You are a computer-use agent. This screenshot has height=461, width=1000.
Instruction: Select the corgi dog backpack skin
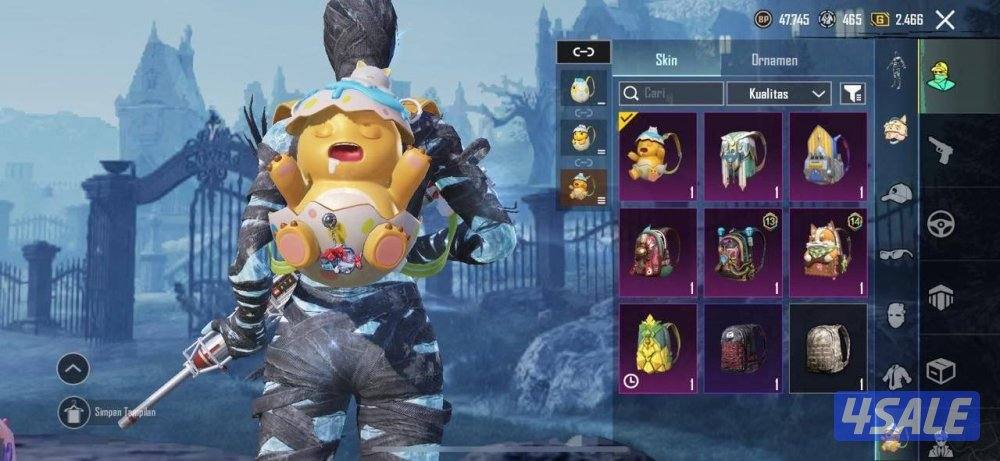[x=828, y=250]
